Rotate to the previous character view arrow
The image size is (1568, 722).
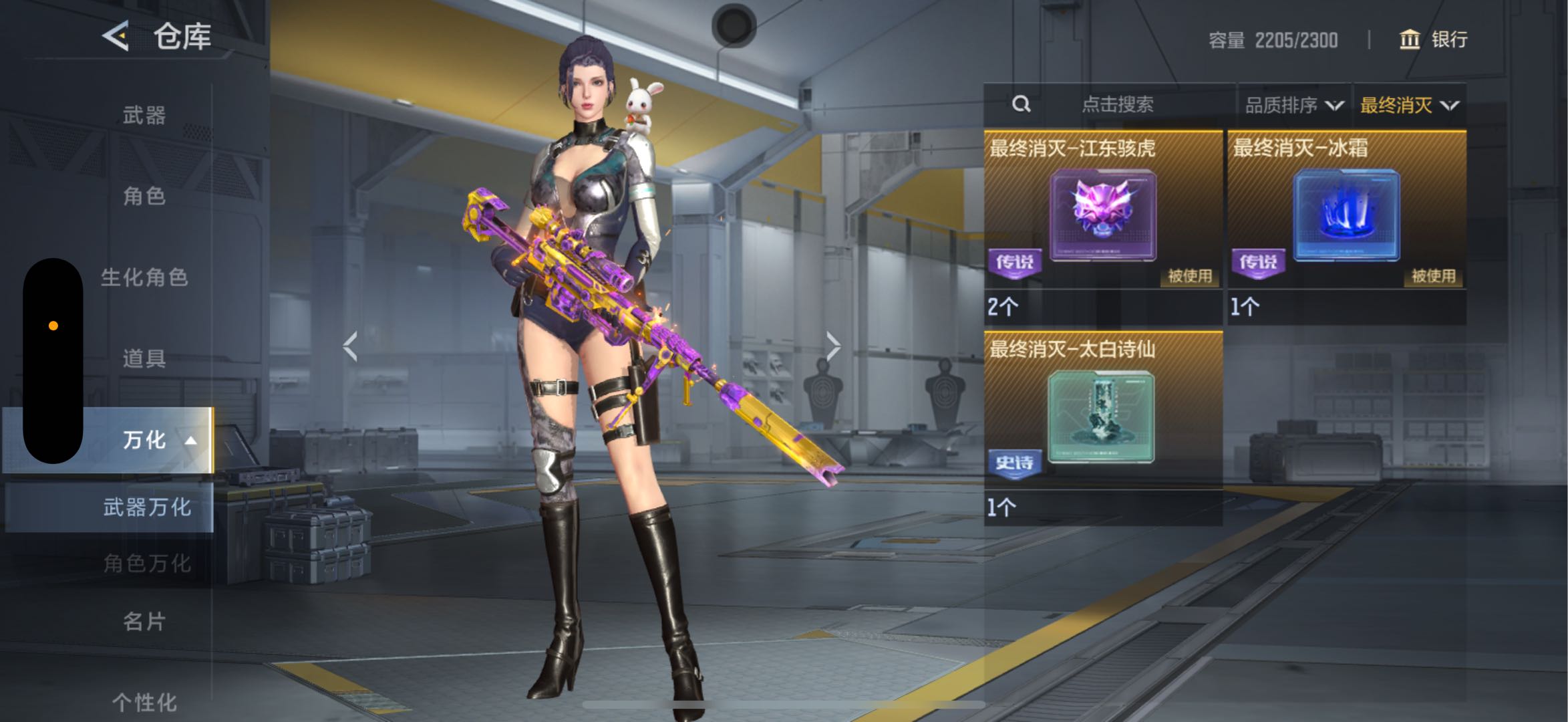click(x=351, y=346)
